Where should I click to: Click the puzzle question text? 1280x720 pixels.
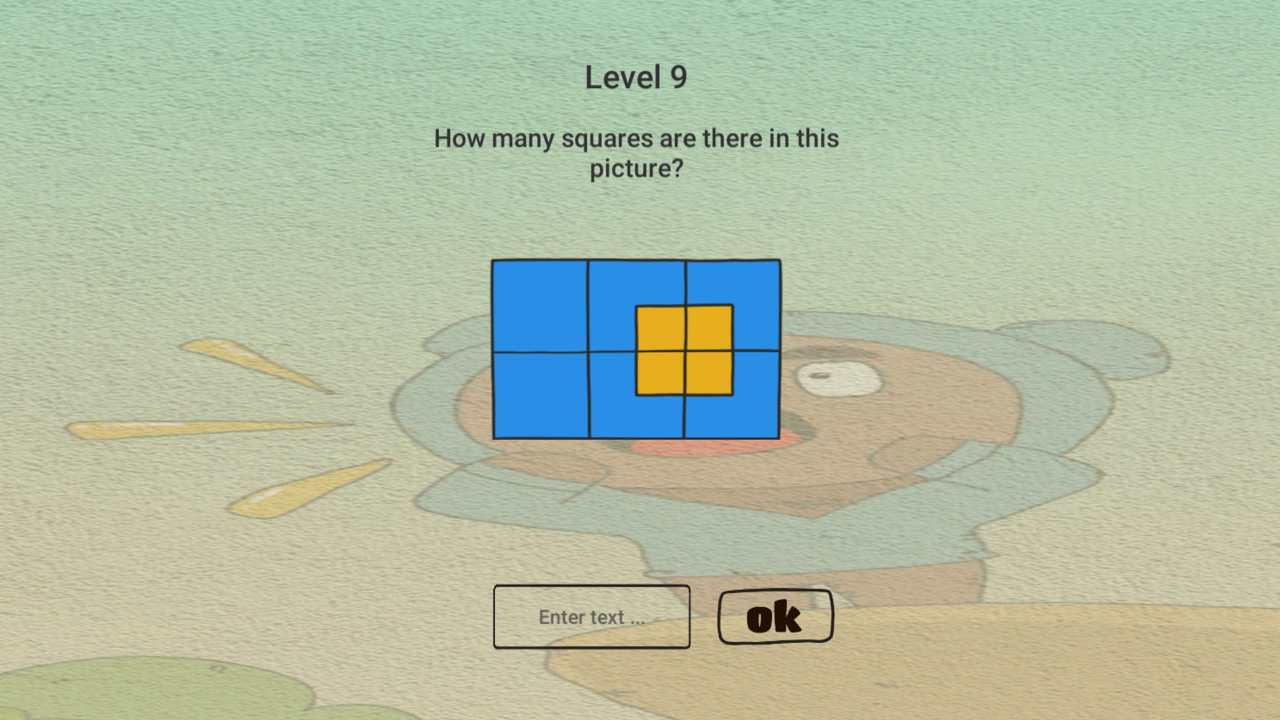pyautogui.click(x=636, y=153)
